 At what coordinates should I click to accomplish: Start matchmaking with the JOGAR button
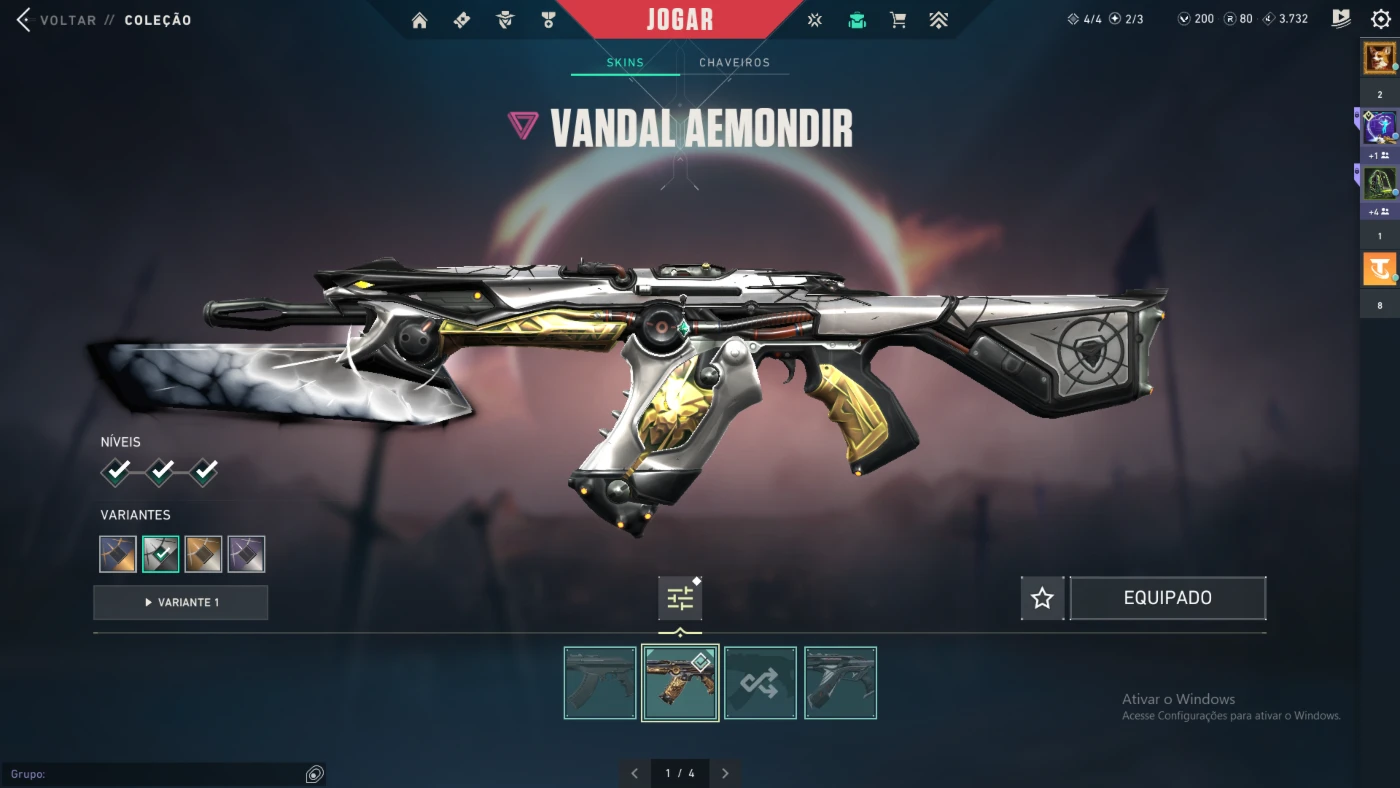(x=680, y=20)
